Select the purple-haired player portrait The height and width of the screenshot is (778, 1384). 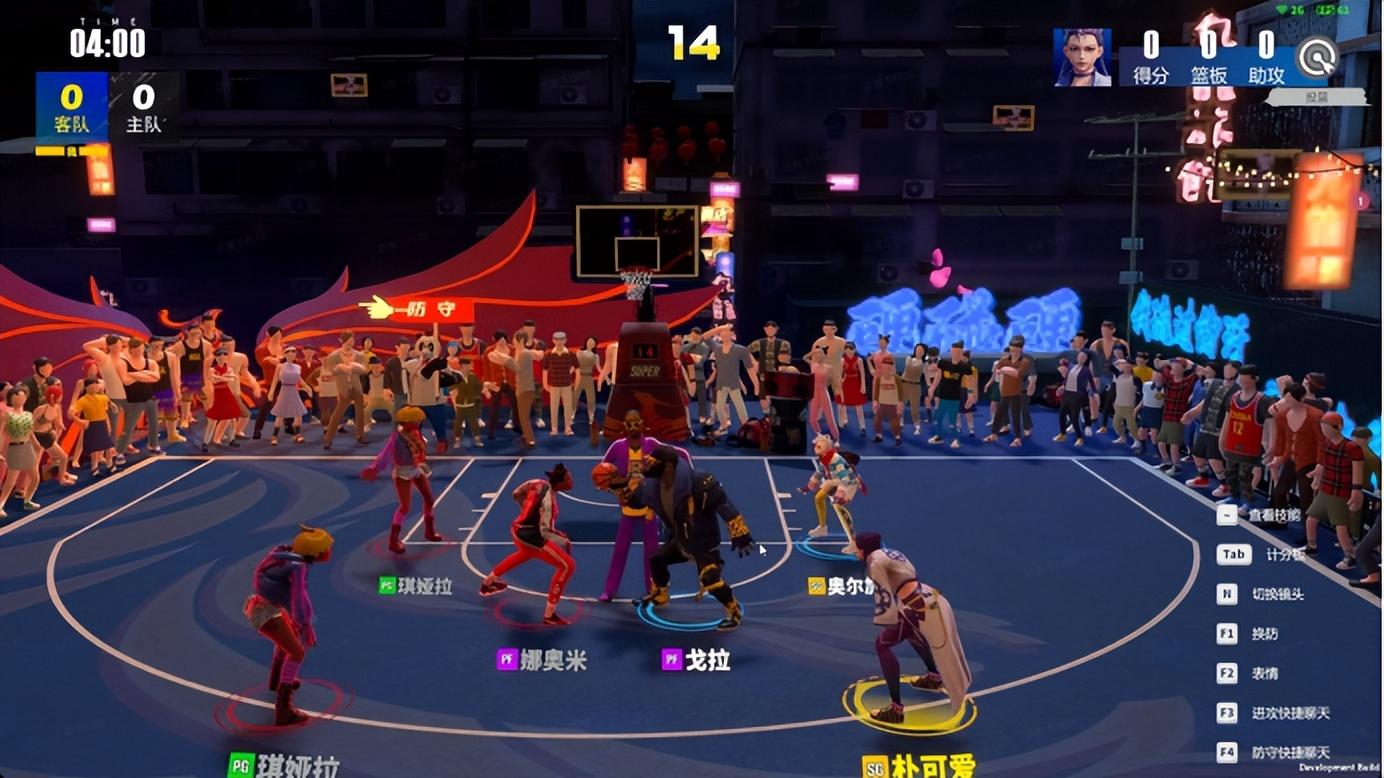click(x=1082, y=57)
